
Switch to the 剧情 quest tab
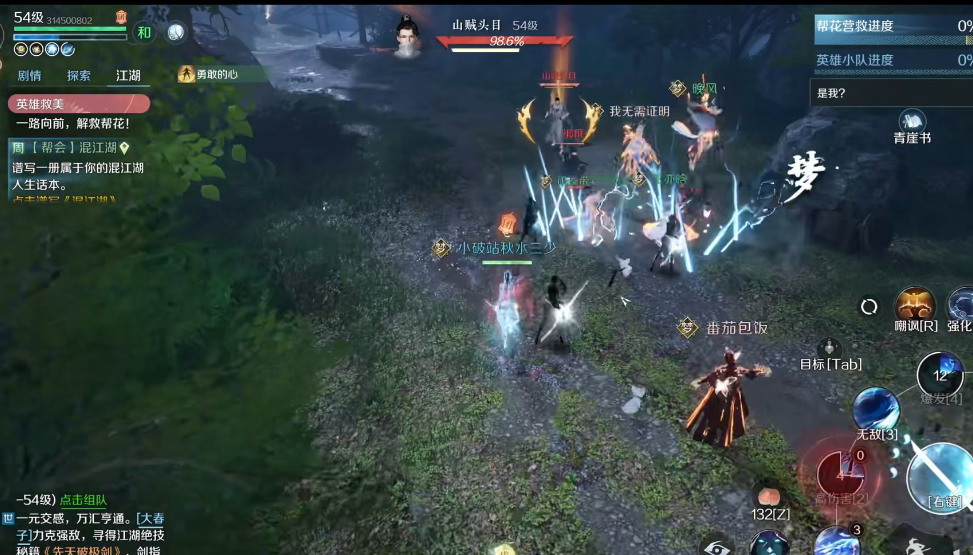click(x=29, y=75)
